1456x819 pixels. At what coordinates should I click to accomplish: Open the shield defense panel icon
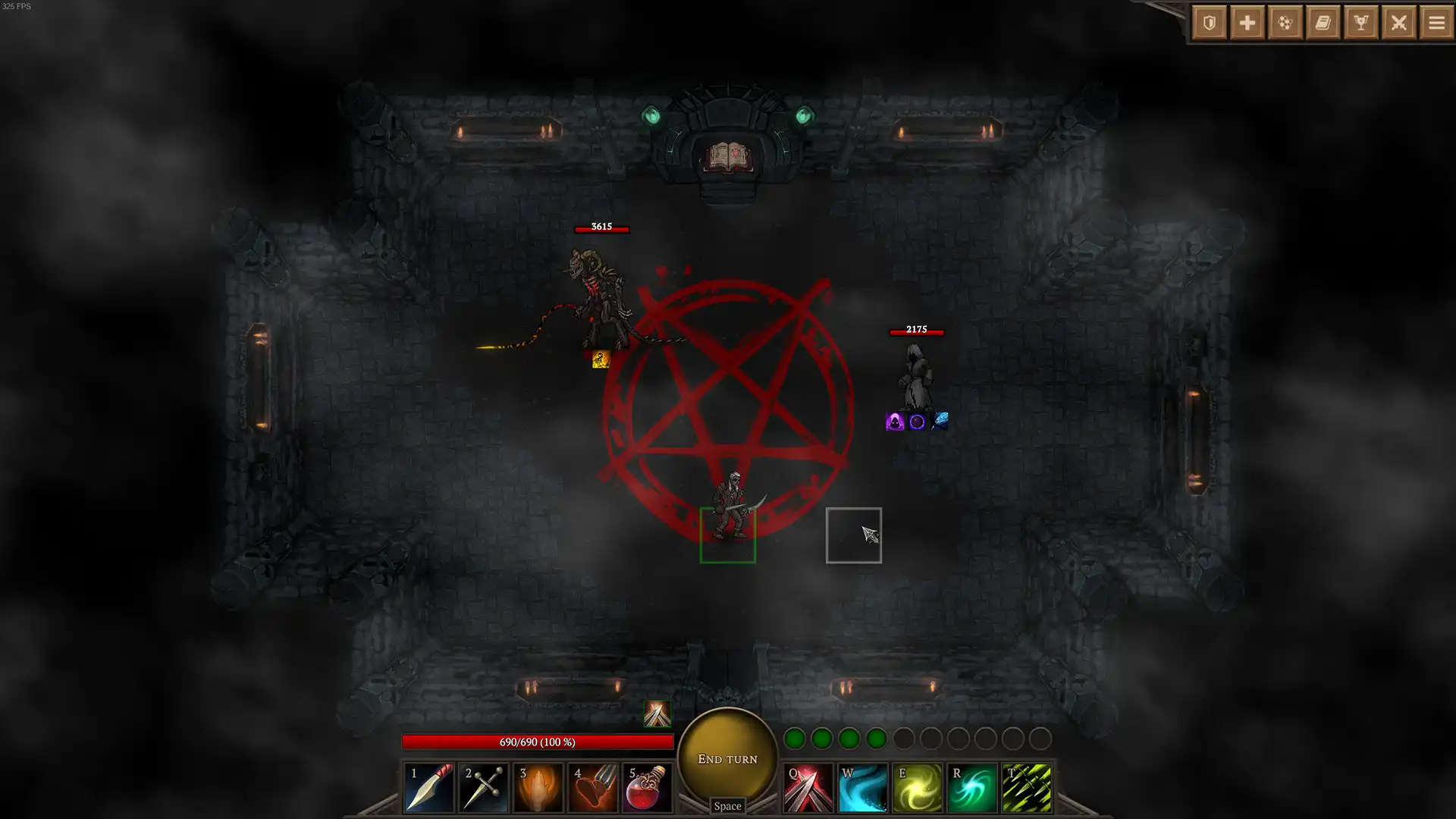1208,23
